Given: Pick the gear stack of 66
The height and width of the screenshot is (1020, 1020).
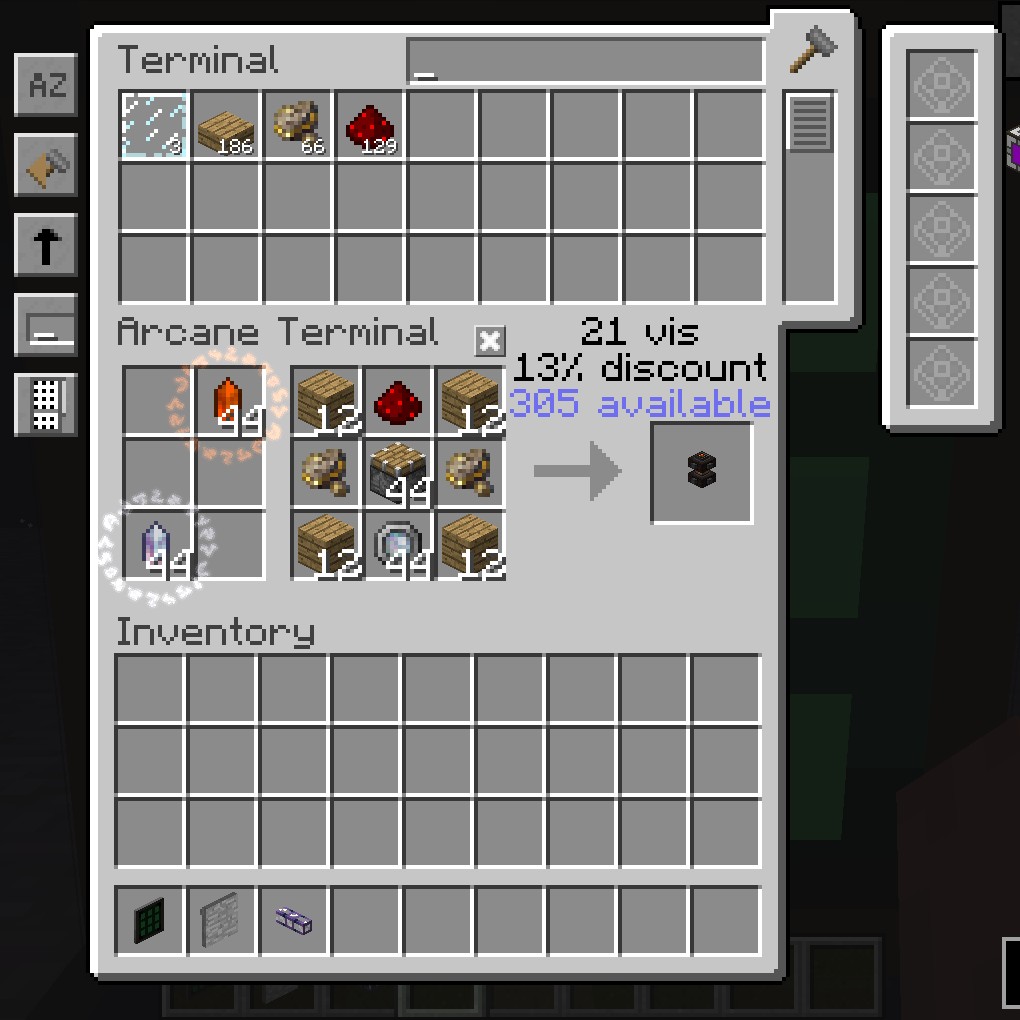Looking at the screenshot, I should pyautogui.click(x=298, y=125).
